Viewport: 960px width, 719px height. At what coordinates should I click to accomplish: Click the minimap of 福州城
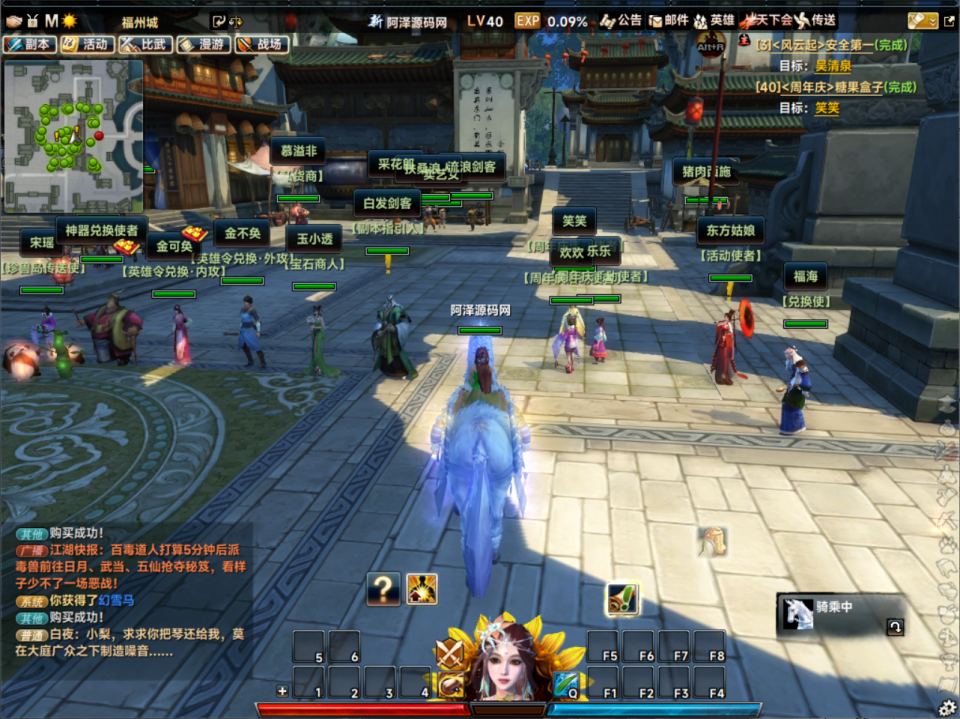(x=70, y=135)
